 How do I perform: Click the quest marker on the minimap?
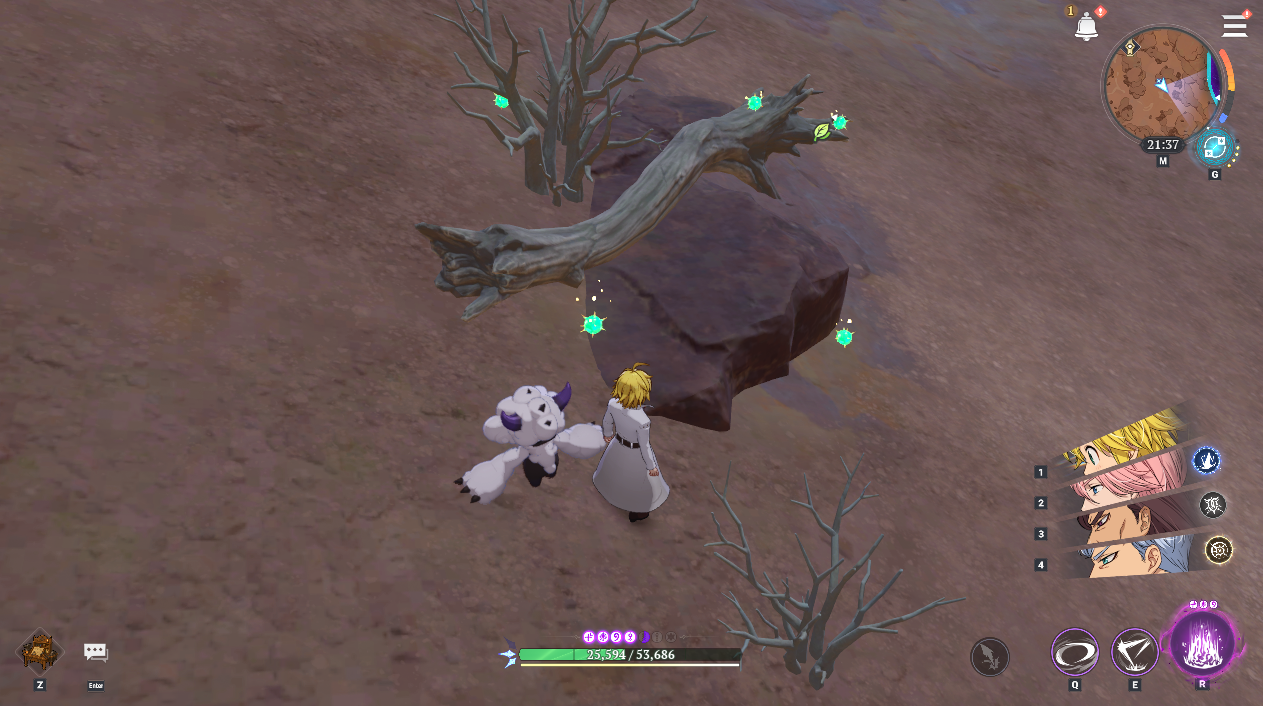click(x=1130, y=47)
